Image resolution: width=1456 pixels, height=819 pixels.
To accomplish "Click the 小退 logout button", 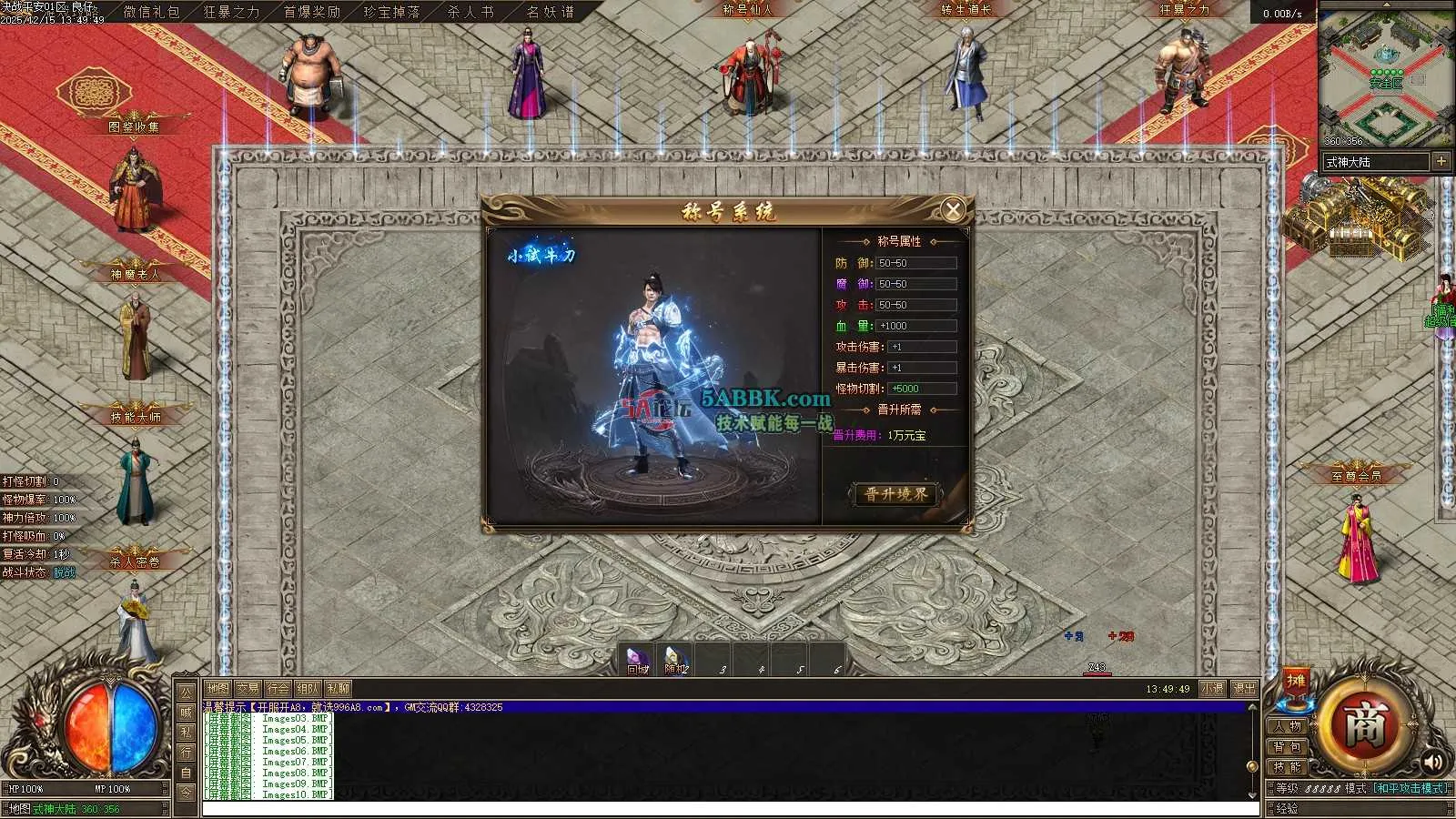I will [x=1212, y=689].
